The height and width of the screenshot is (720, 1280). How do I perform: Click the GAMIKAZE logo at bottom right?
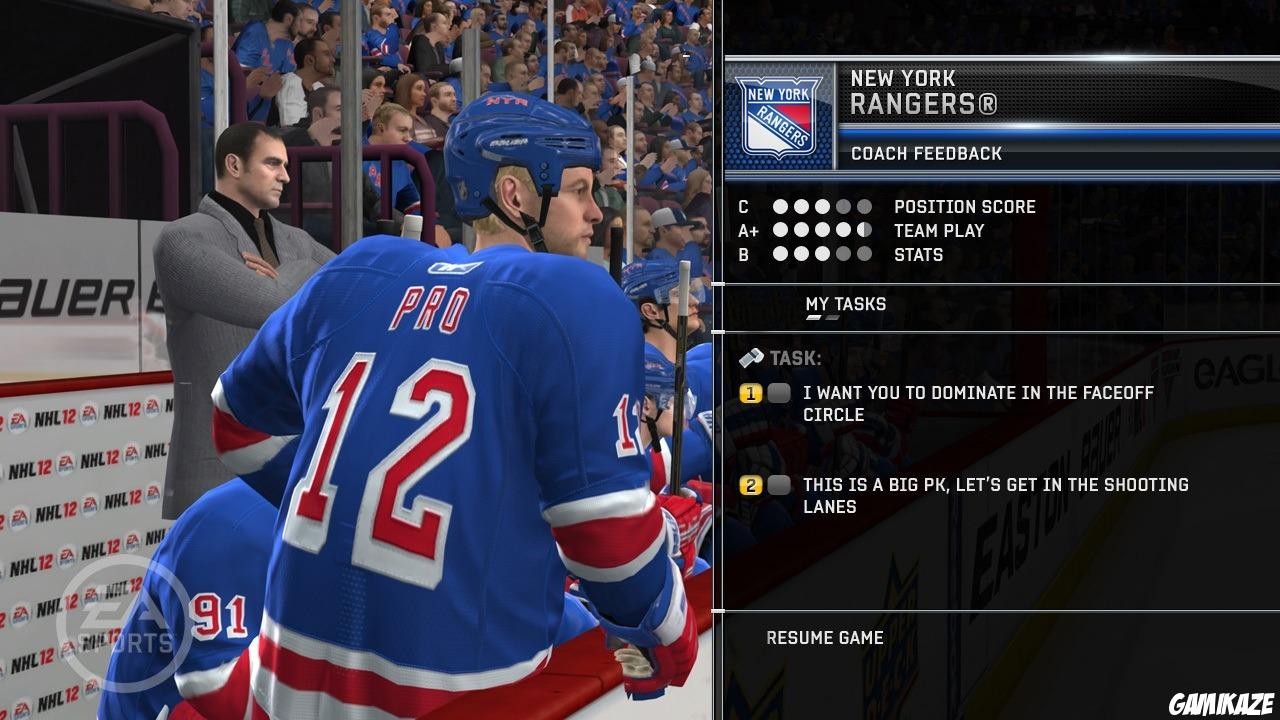(x=1220, y=705)
